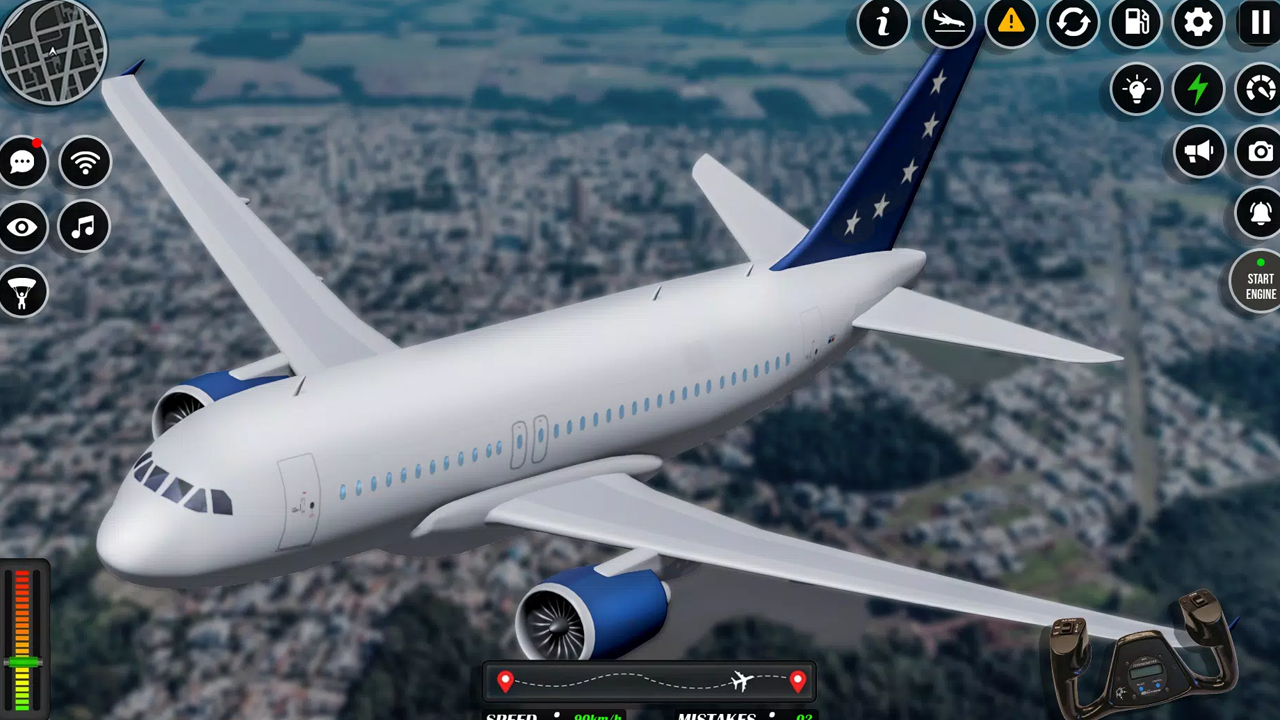Select the parachute jump icon

(x=22, y=291)
